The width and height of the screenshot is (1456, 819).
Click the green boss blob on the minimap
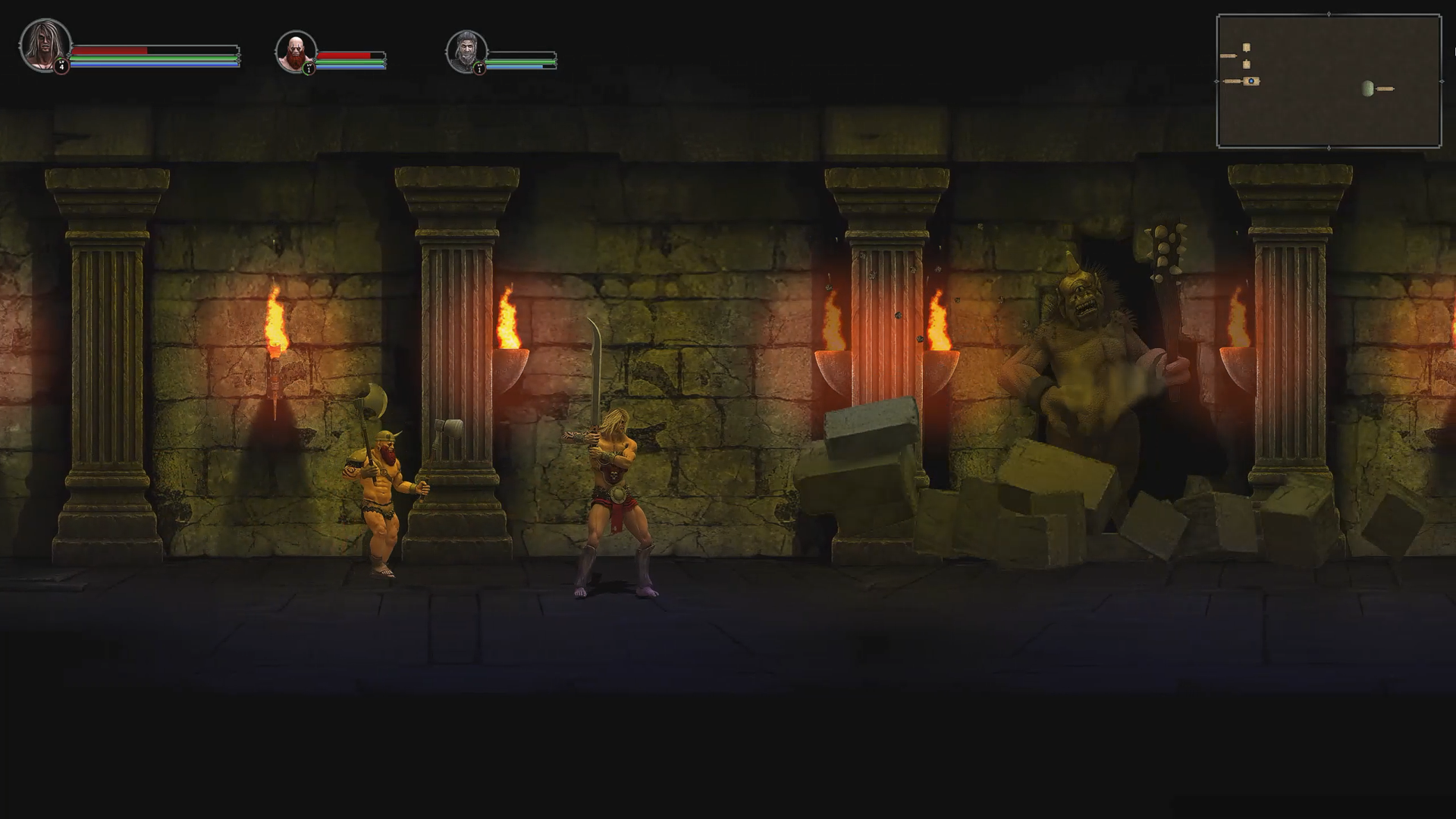[1368, 89]
